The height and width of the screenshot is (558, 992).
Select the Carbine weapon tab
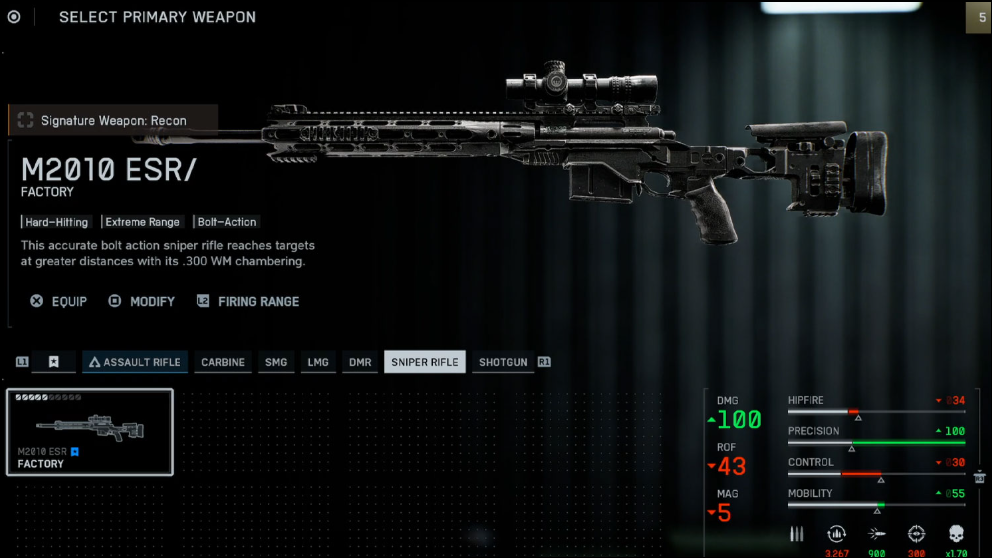click(222, 362)
